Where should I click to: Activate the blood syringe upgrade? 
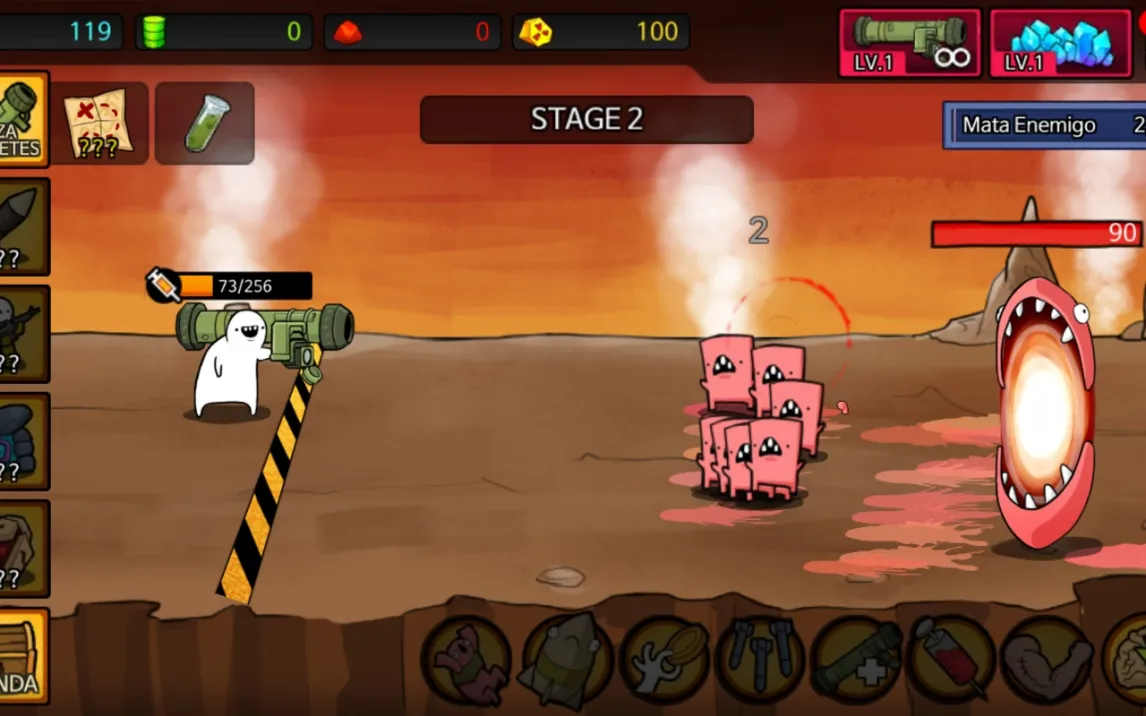951,660
